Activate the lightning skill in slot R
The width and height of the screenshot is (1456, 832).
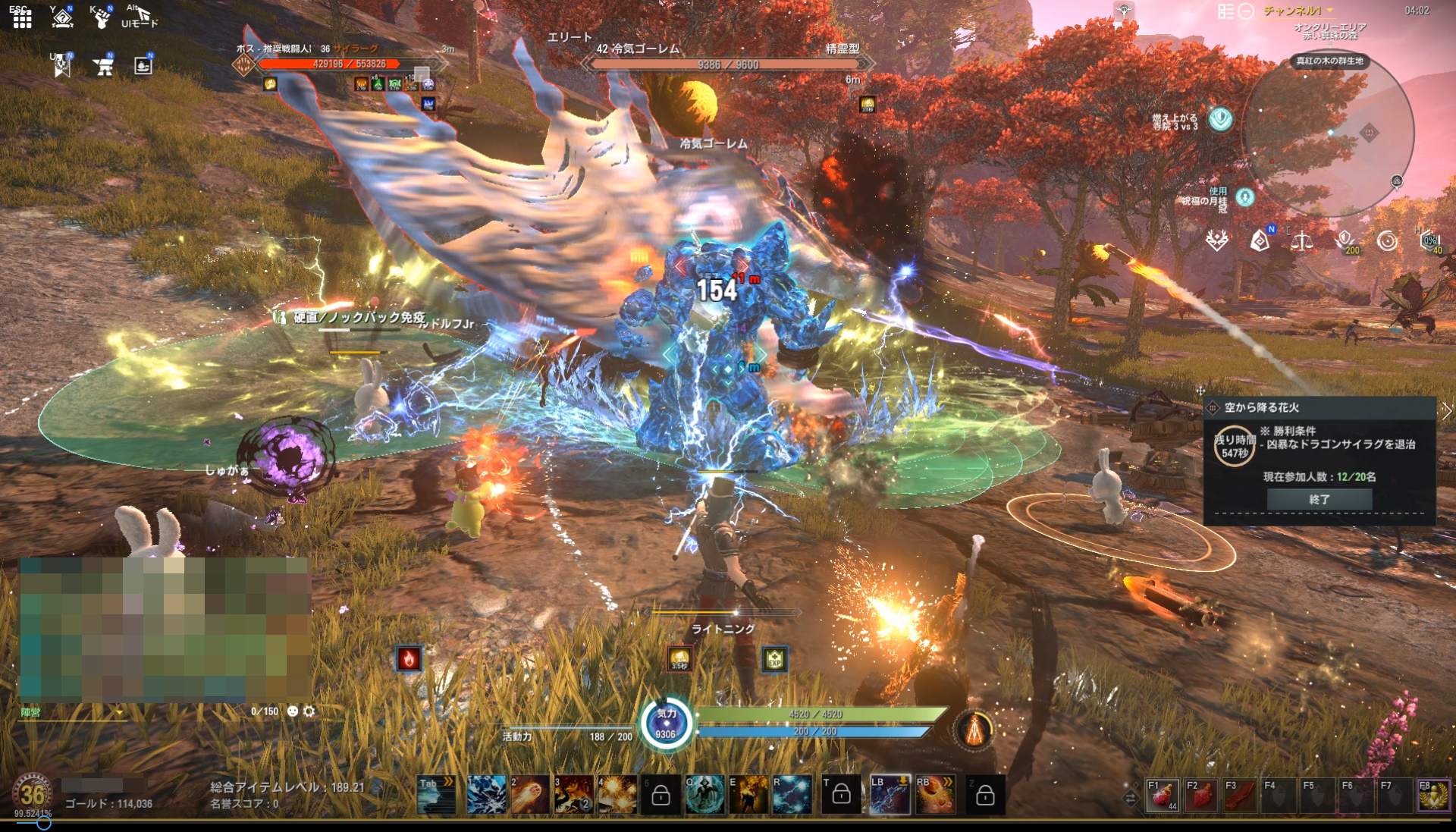[792, 794]
